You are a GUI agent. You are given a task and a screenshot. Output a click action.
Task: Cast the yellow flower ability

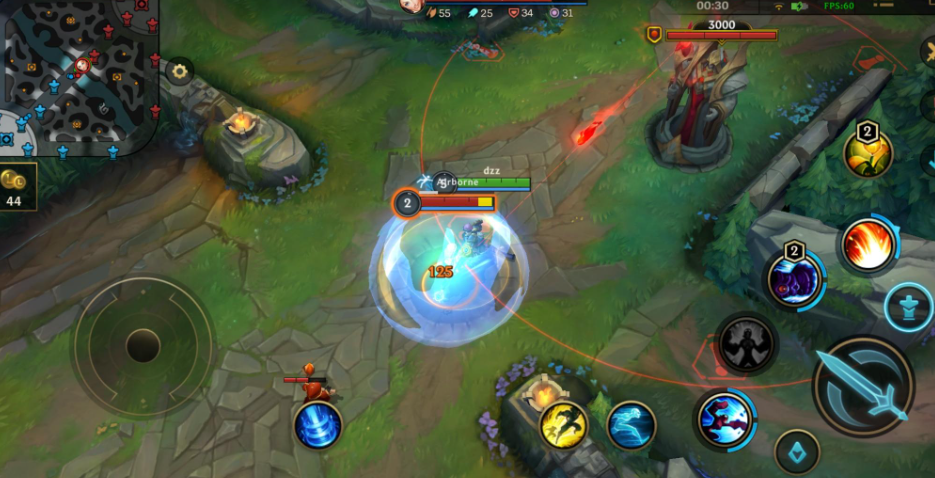(867, 153)
